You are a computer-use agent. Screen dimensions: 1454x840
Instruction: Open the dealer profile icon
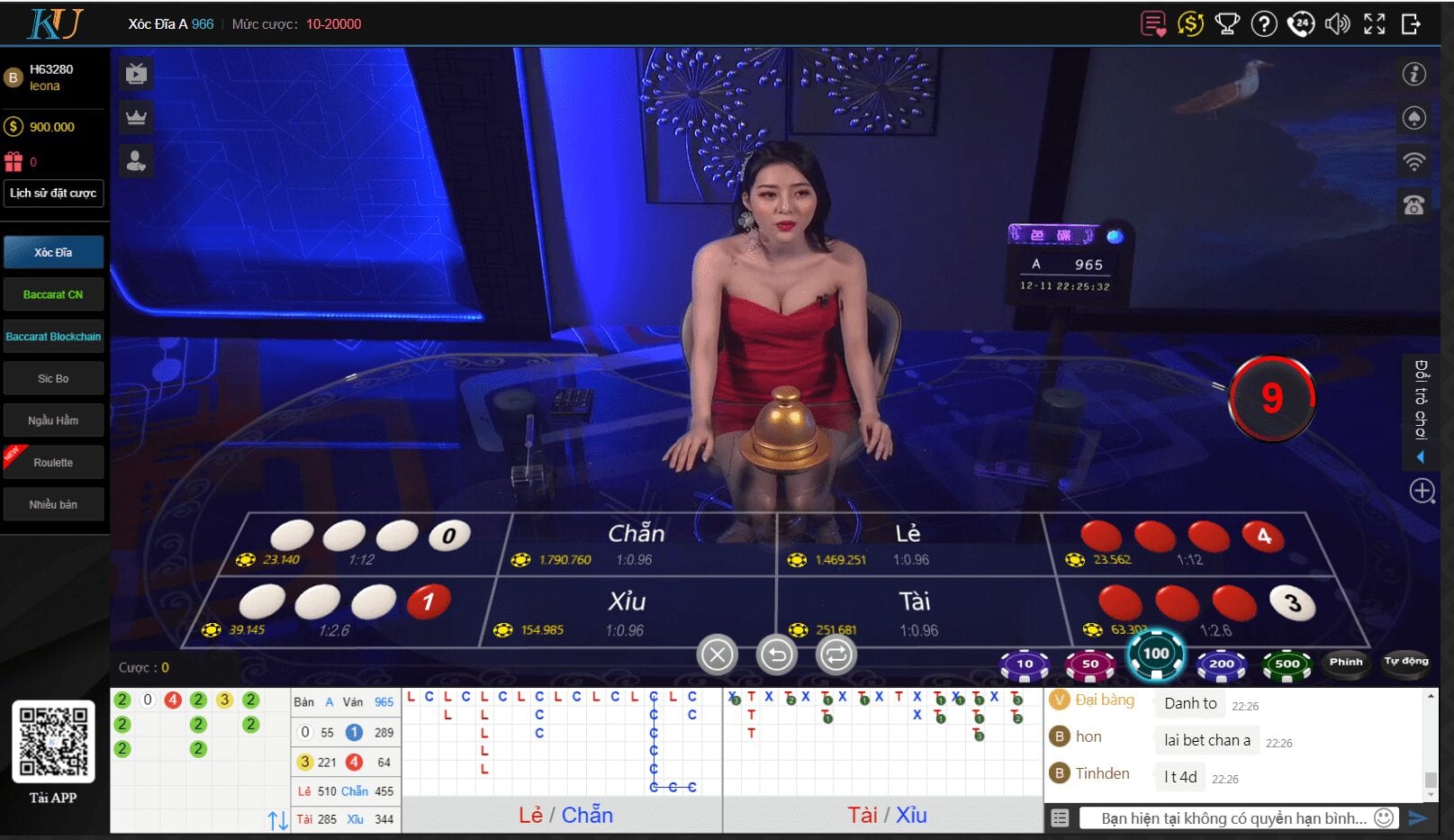click(136, 160)
